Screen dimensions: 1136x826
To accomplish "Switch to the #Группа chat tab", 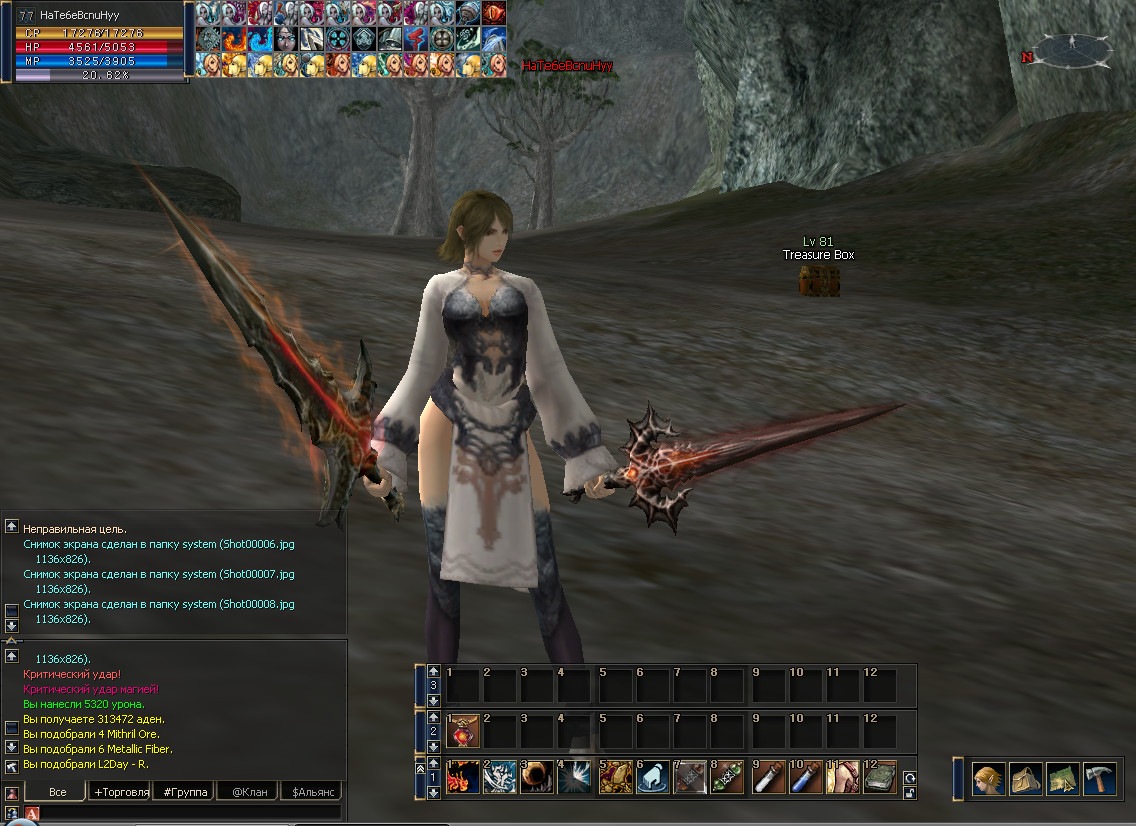I will point(185,792).
